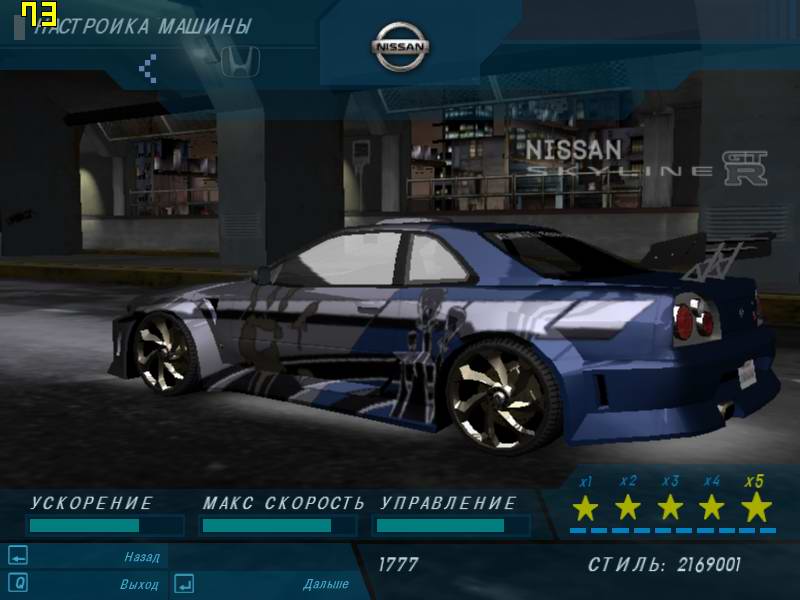Viewport: 800px width, 600px height.
Task: Continue with the Дальше button
Action: coord(325,584)
